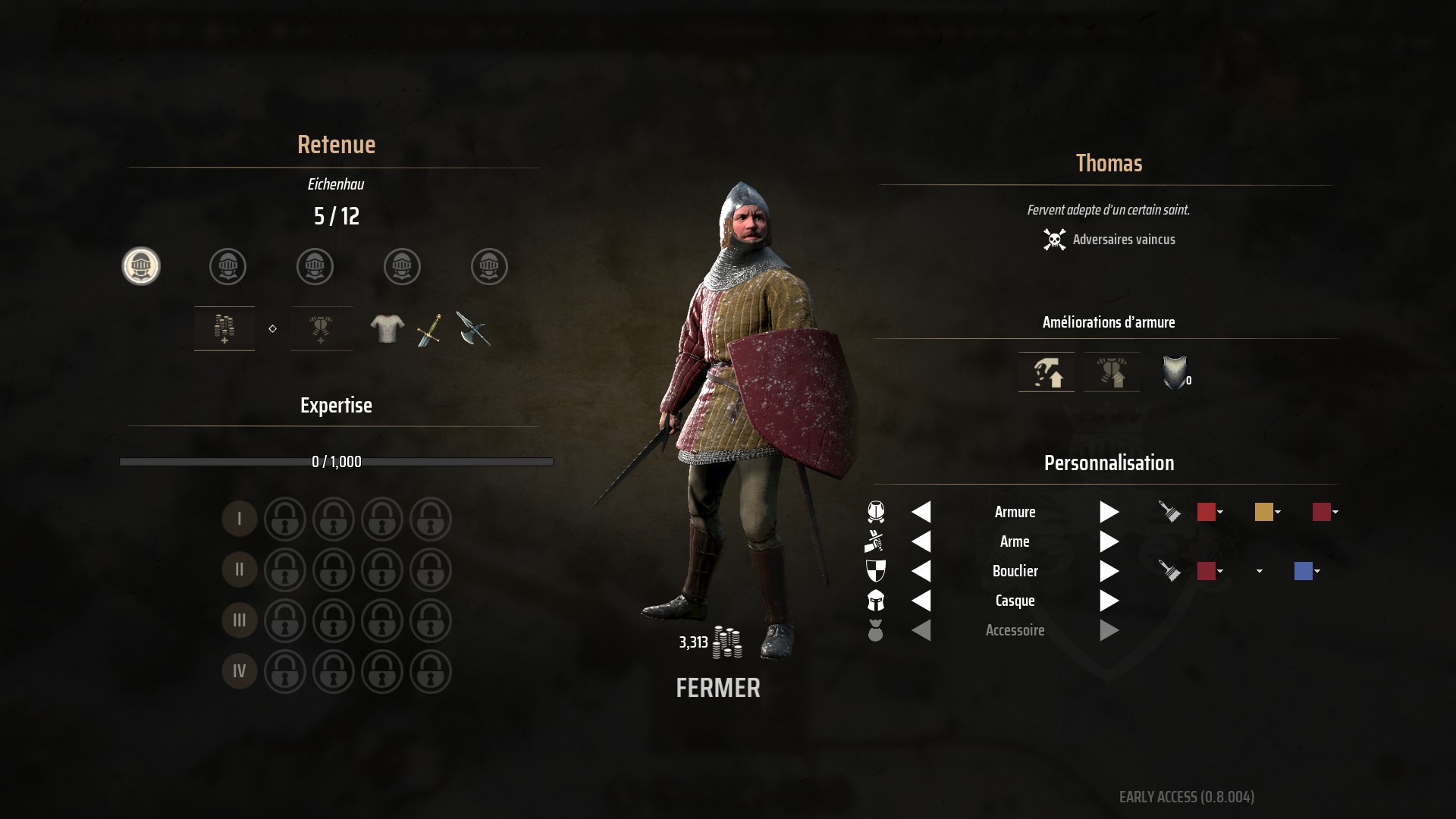The height and width of the screenshot is (819, 1456).
Task: Select the chainmail shirt equipment icon
Action: (387, 329)
